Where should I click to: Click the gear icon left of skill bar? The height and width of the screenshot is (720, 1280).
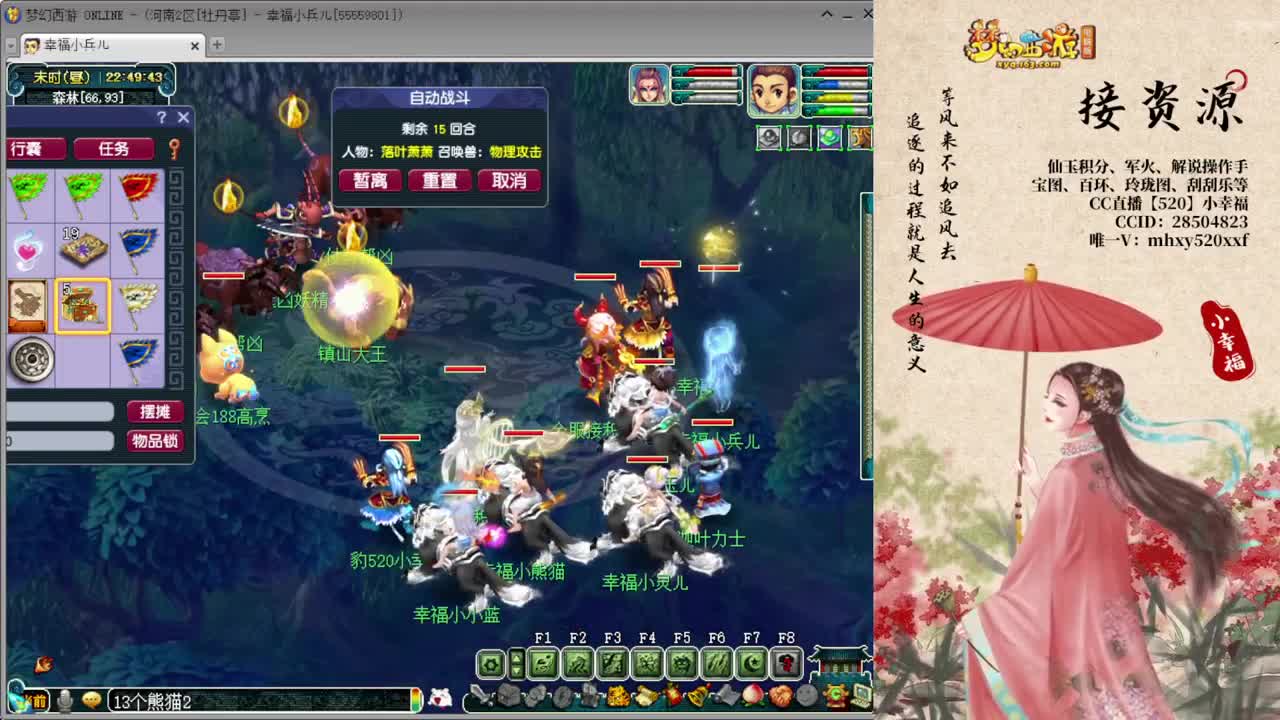[x=490, y=663]
